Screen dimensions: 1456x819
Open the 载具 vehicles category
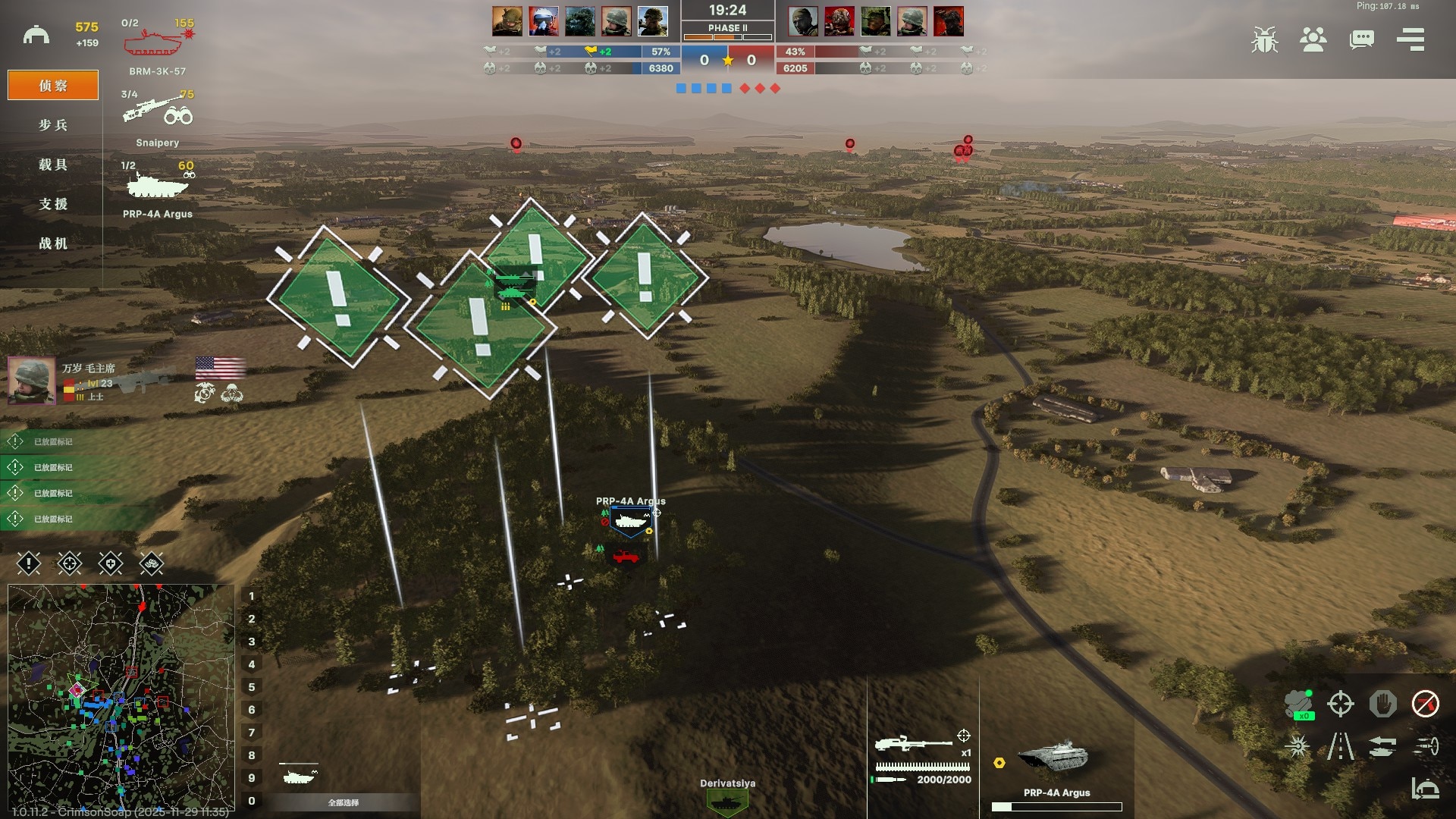pyautogui.click(x=53, y=165)
